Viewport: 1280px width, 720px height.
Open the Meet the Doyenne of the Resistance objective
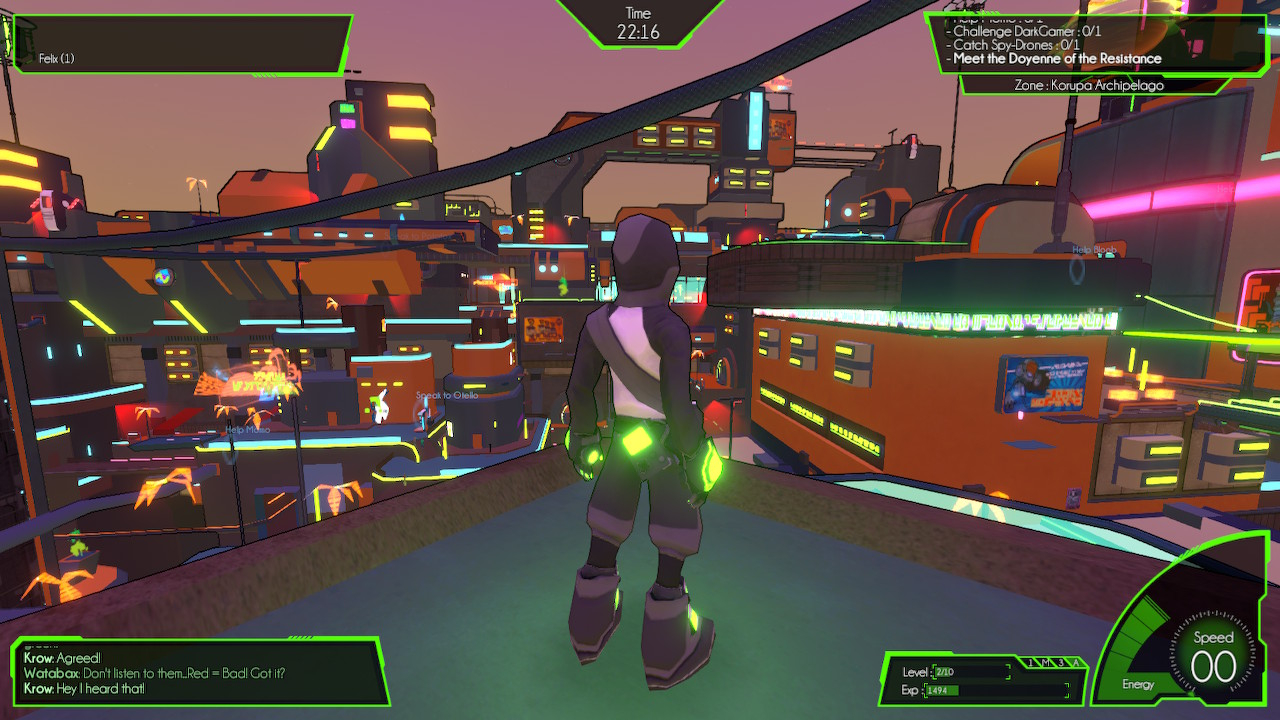coord(1057,59)
